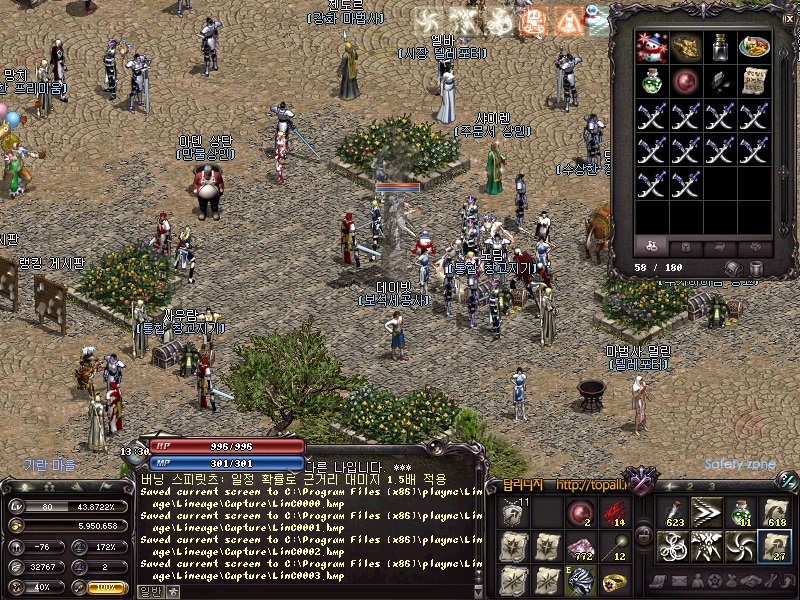800x600 pixels.
Task: Click the 일반 chat channel tab
Action: (x=150, y=591)
